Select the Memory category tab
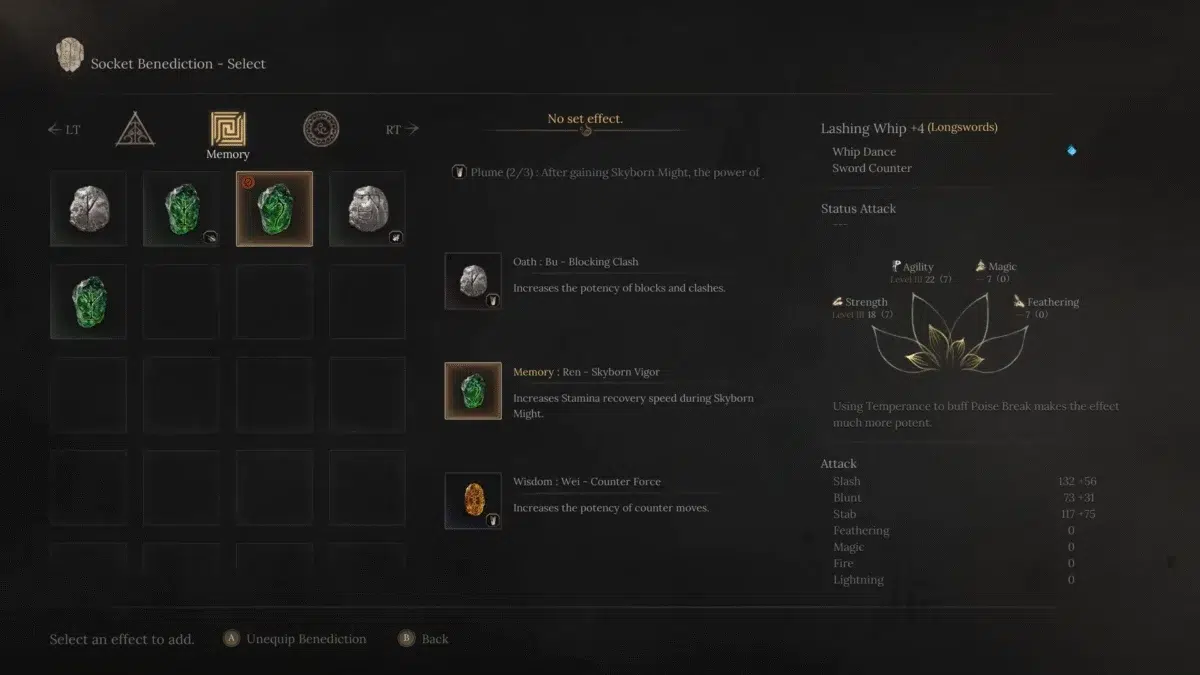The height and width of the screenshot is (675, 1200). coord(228,130)
